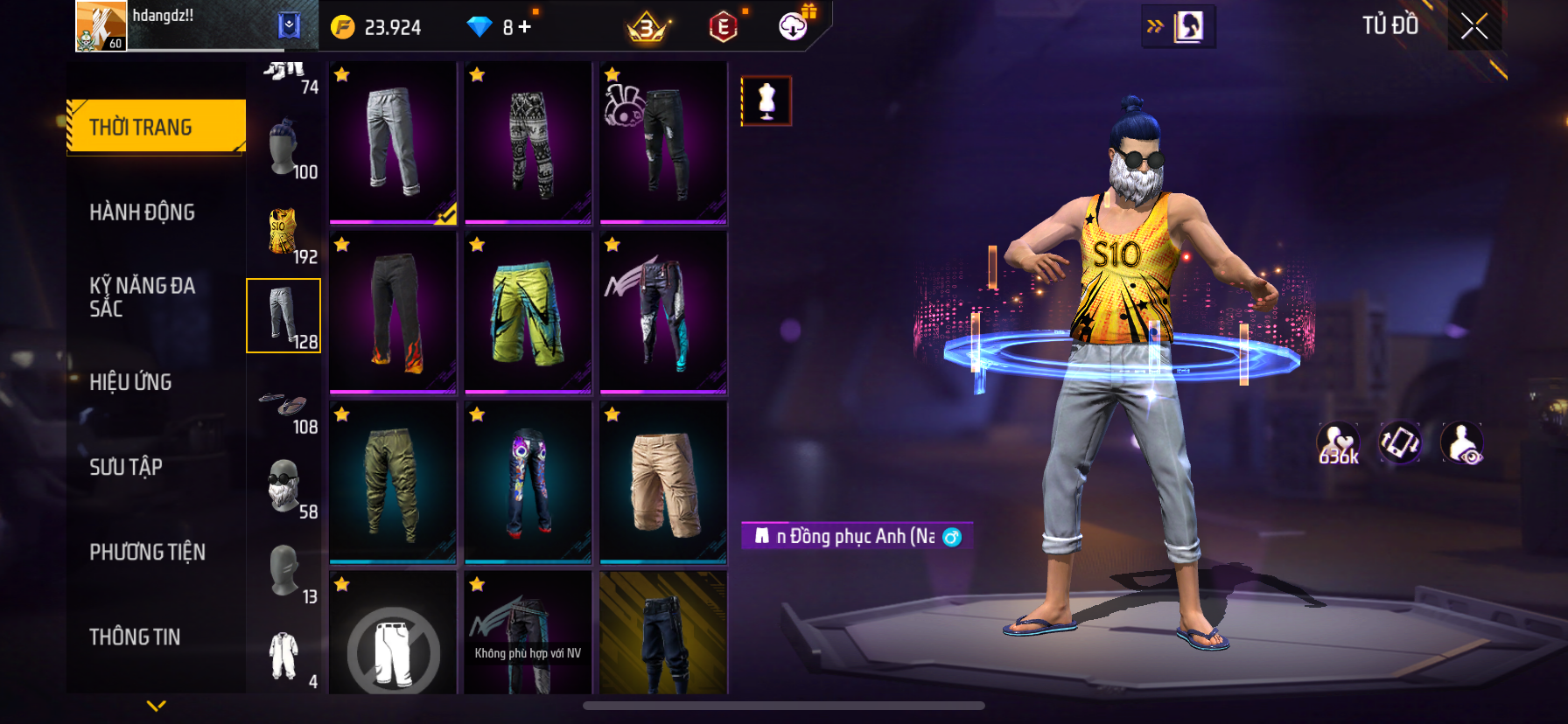Open the HIỆU ỨNG tab
This screenshot has height=724, width=1568.
(130, 381)
